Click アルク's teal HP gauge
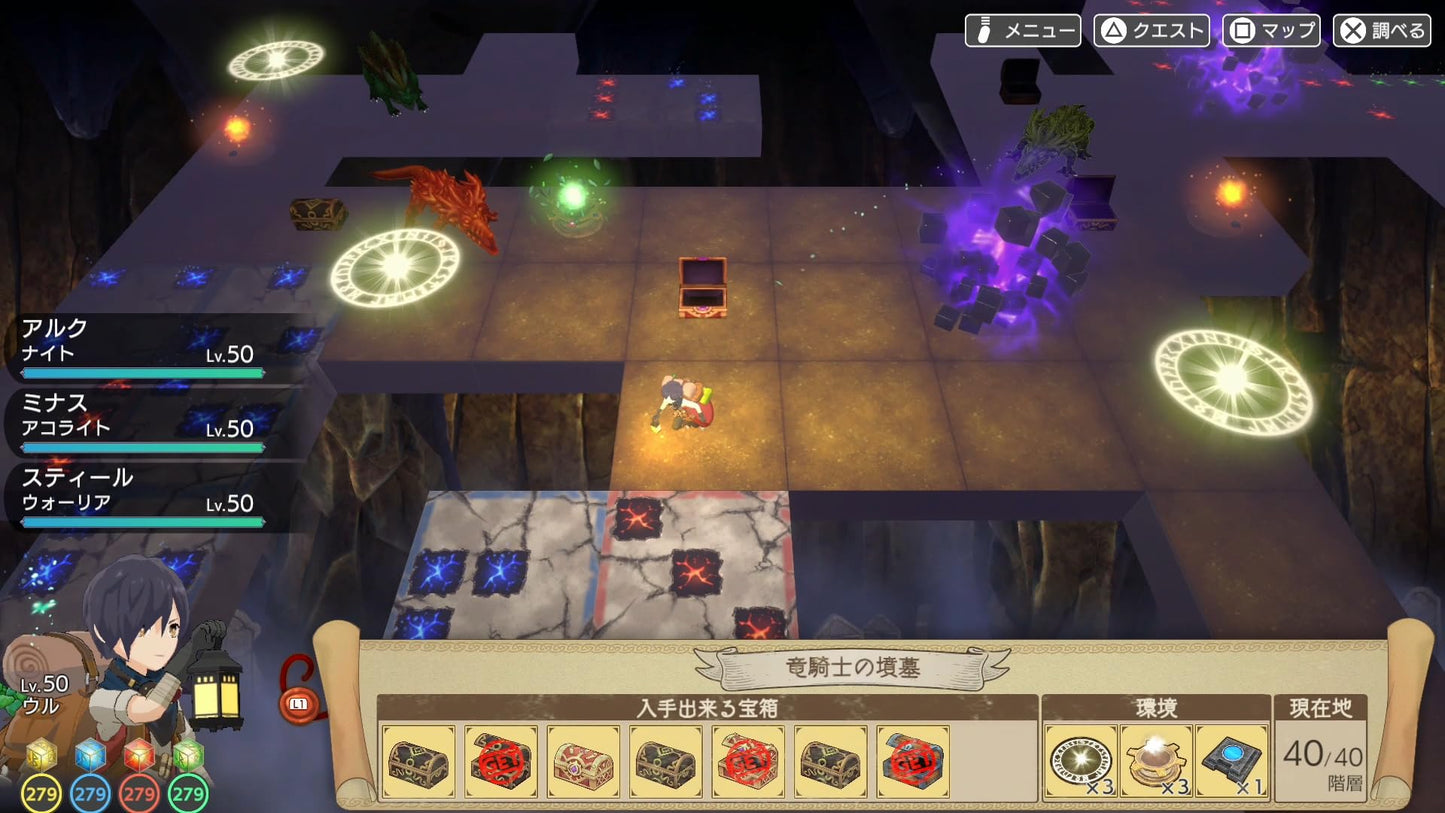 click(143, 372)
